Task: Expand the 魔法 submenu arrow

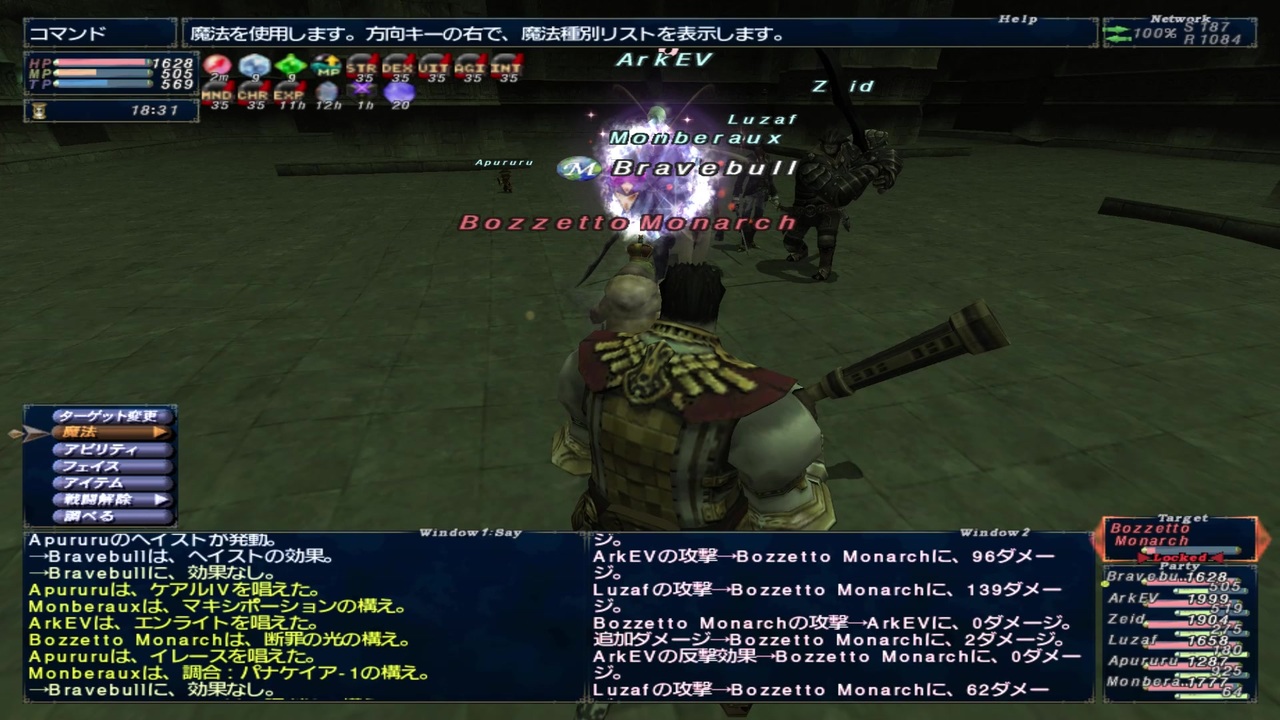Action: coord(160,432)
